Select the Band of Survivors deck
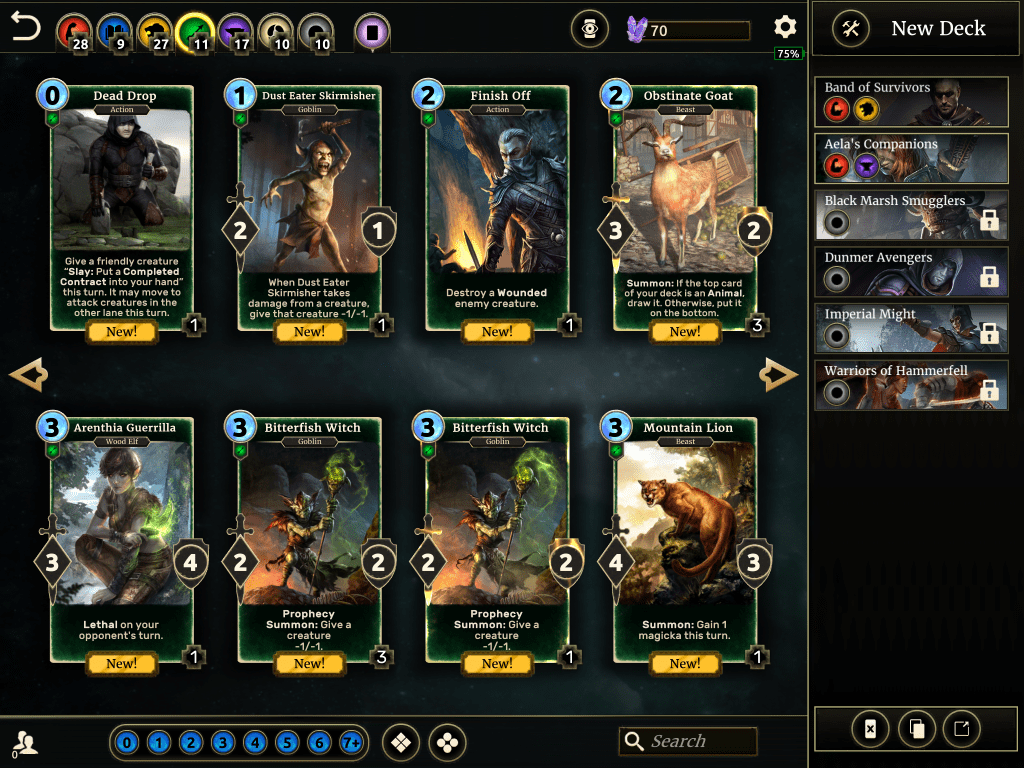The width and height of the screenshot is (1024, 768). tap(911, 98)
